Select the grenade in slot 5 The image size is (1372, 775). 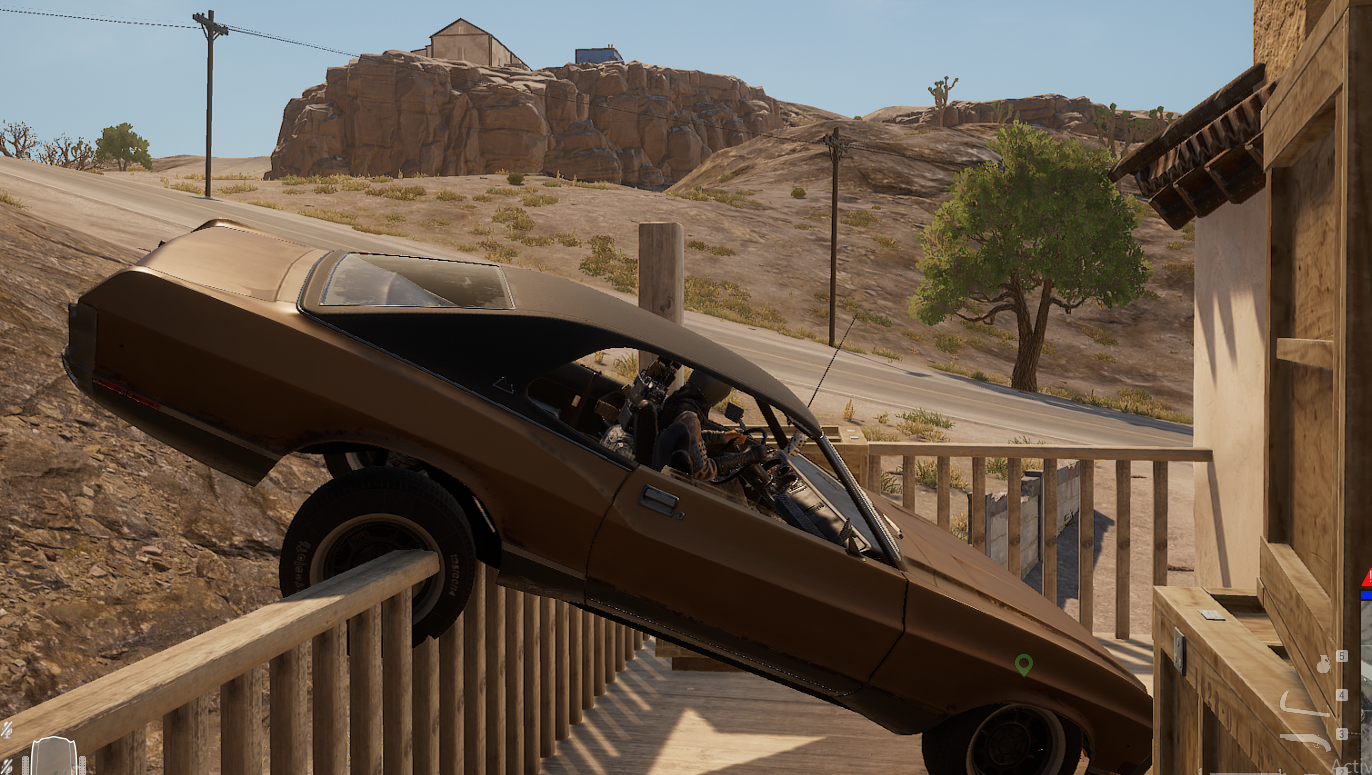[x=1325, y=662]
